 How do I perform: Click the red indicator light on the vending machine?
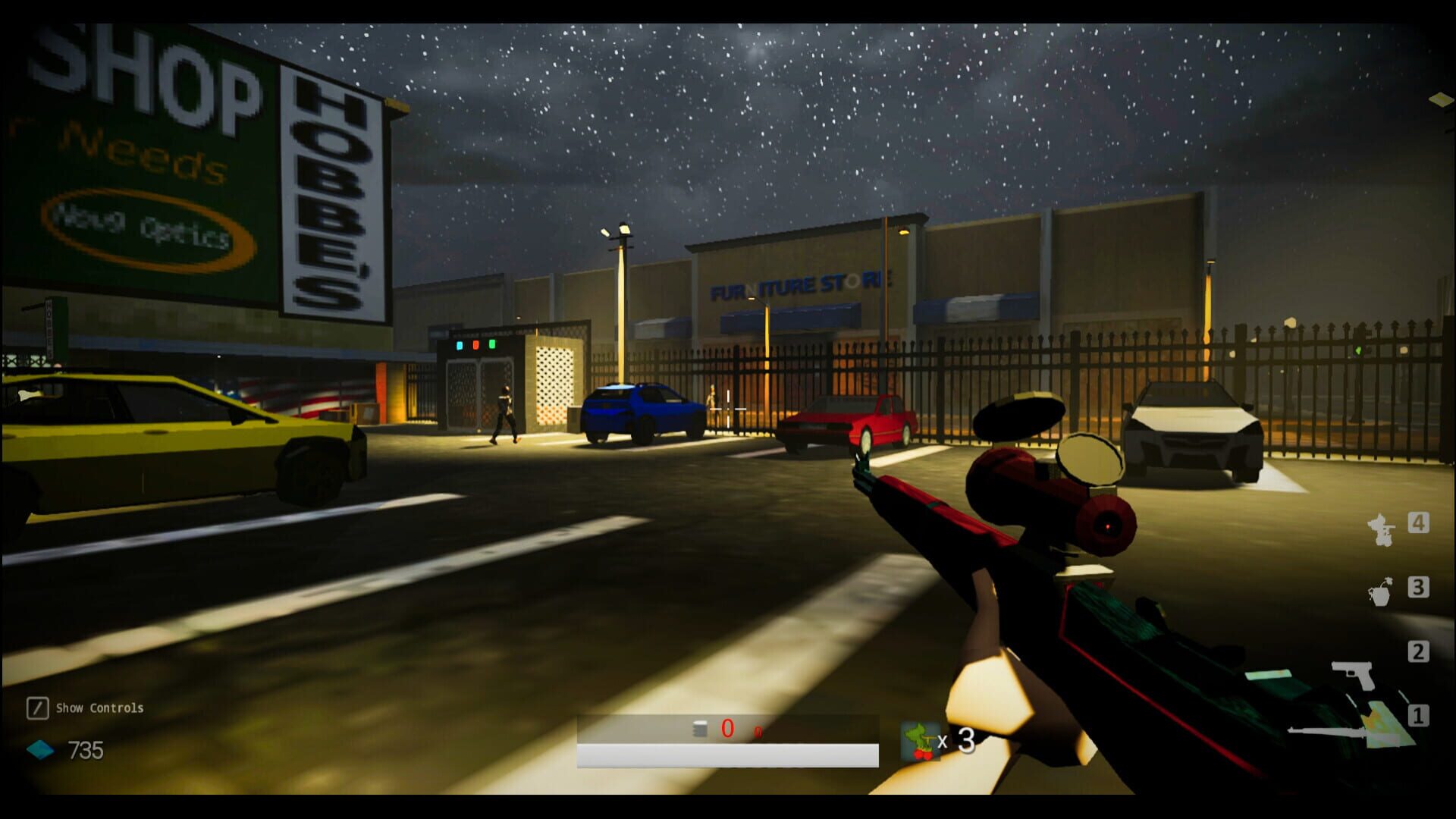(475, 345)
